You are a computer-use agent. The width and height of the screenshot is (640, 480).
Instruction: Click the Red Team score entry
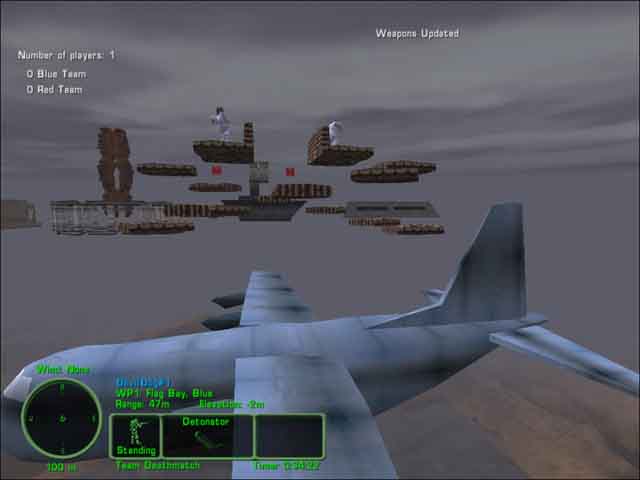55,90
